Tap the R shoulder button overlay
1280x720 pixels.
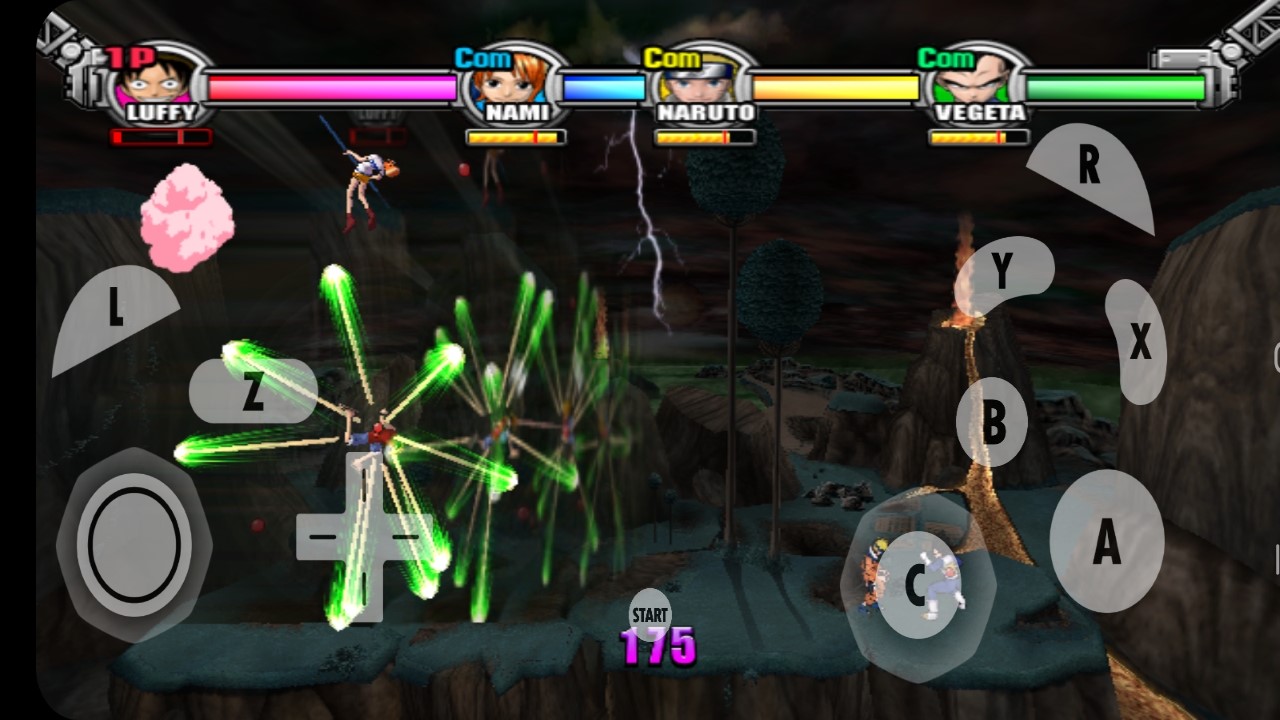tap(1090, 172)
